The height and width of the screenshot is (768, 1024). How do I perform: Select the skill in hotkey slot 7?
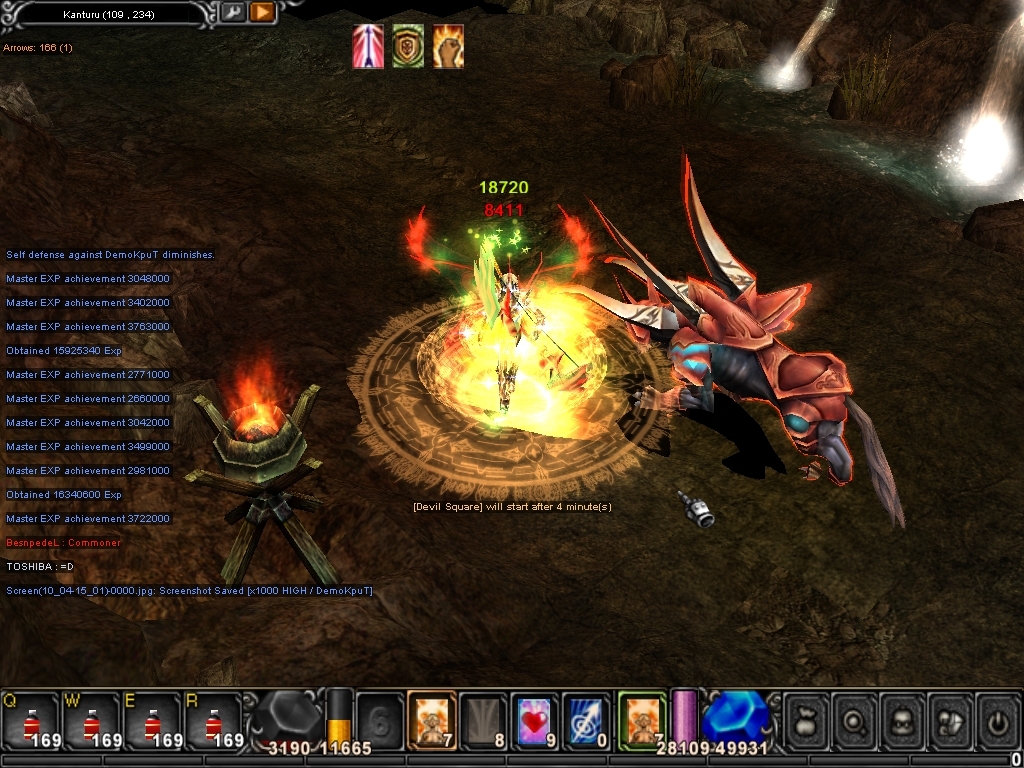(x=432, y=720)
